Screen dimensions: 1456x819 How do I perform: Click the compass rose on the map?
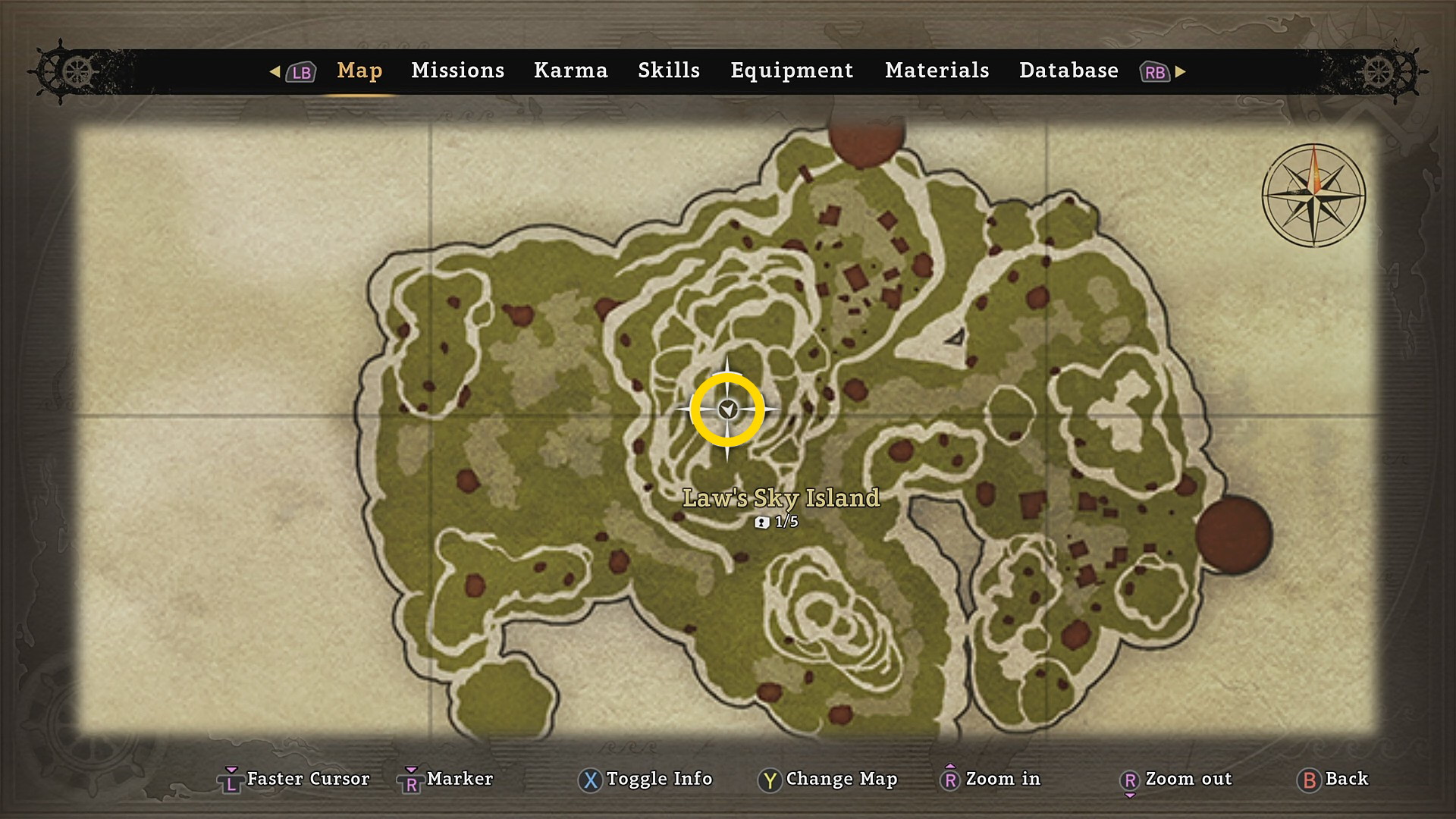pyautogui.click(x=1313, y=195)
